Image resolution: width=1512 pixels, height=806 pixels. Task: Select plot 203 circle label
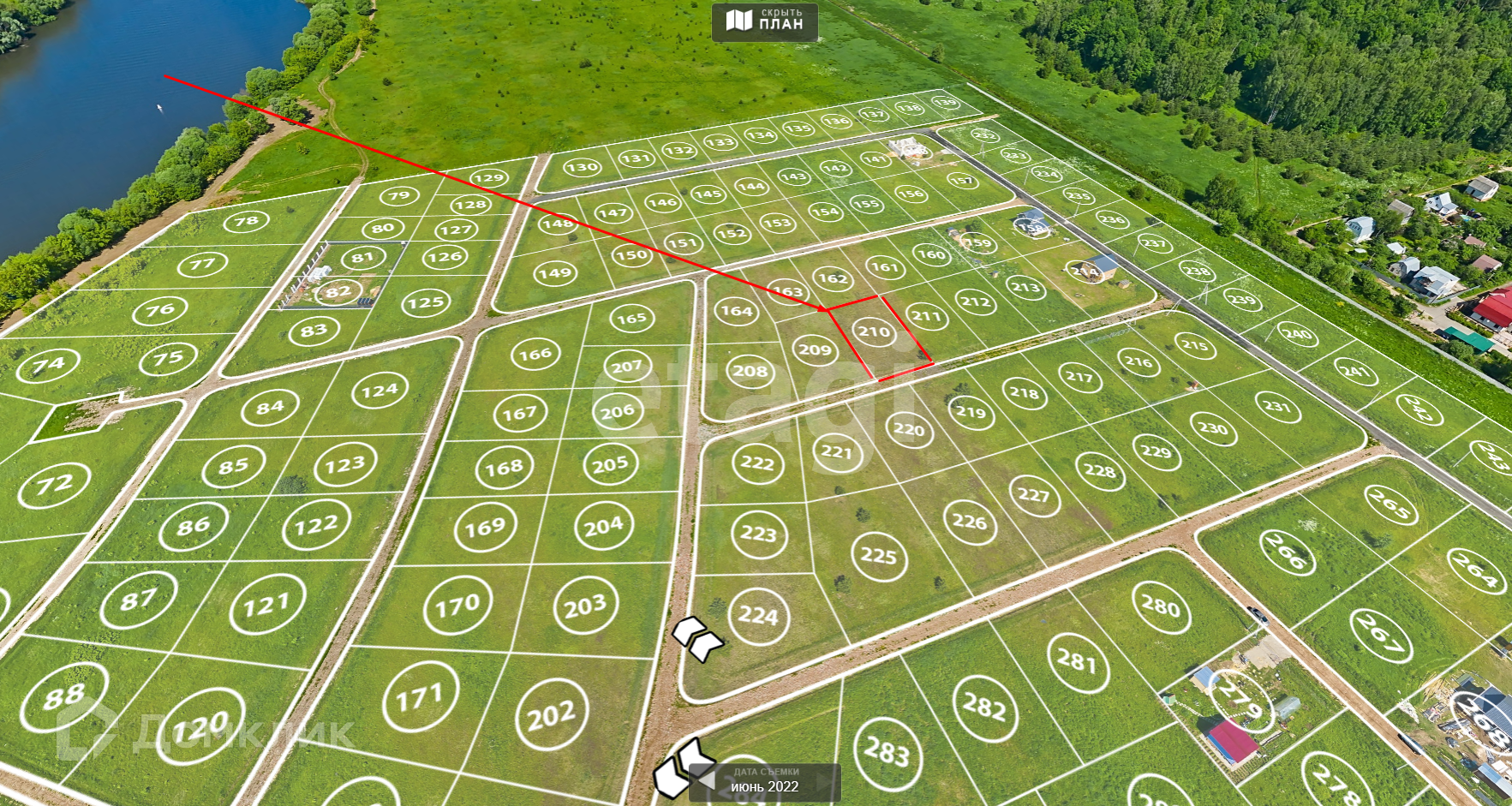585,606
